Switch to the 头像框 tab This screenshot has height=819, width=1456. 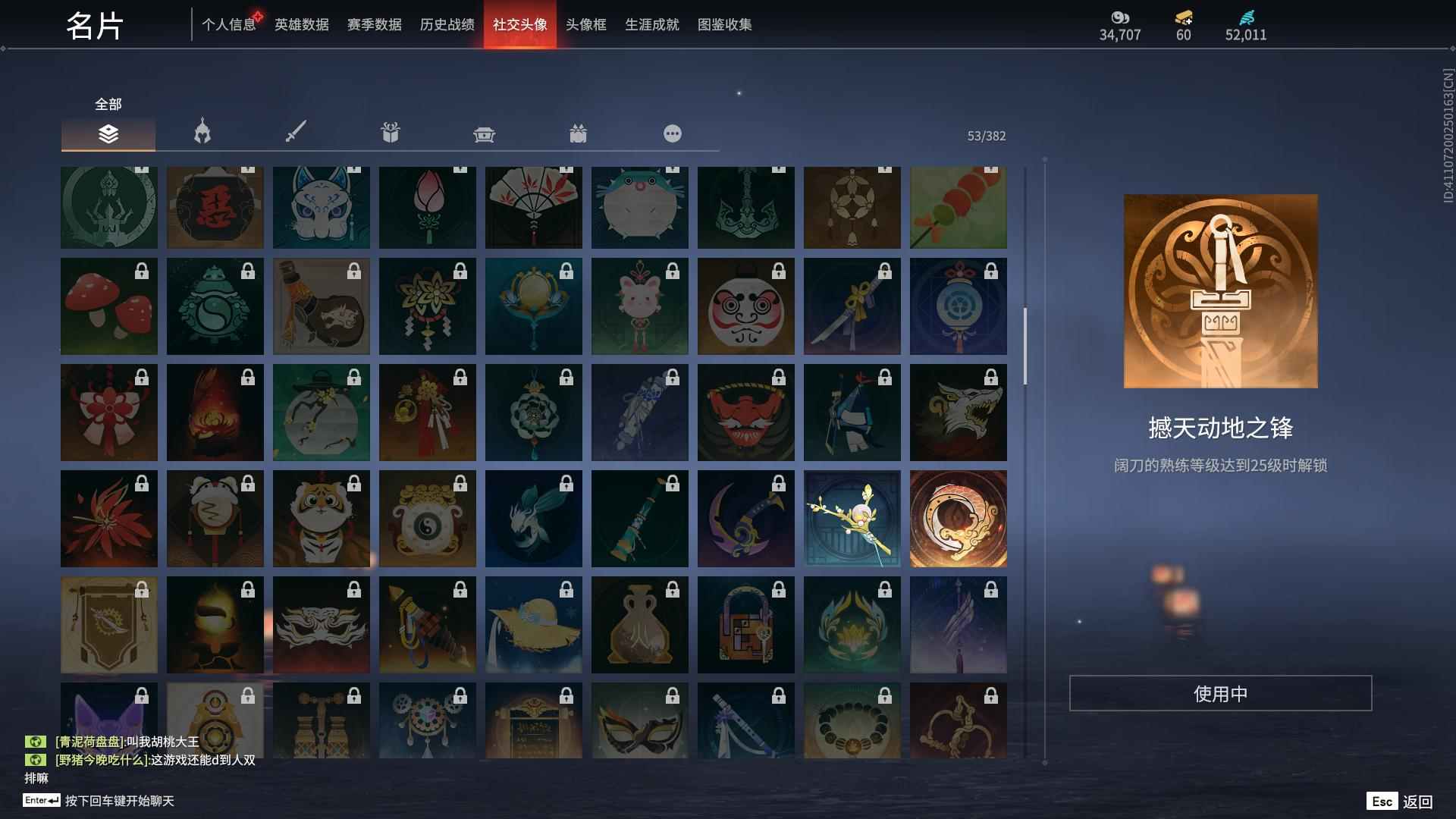tap(584, 24)
